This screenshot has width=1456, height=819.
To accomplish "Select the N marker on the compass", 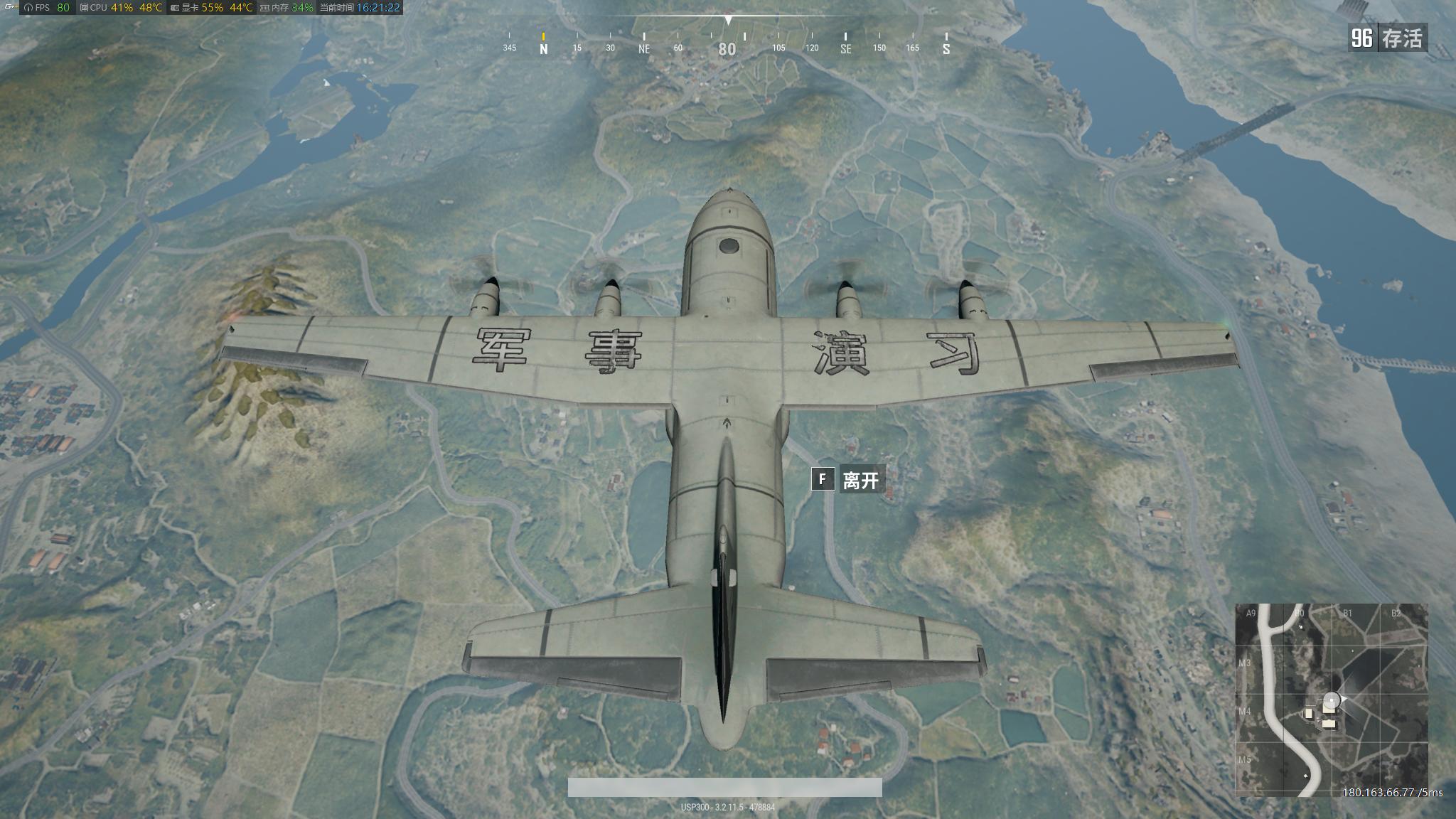I will 543,48.
